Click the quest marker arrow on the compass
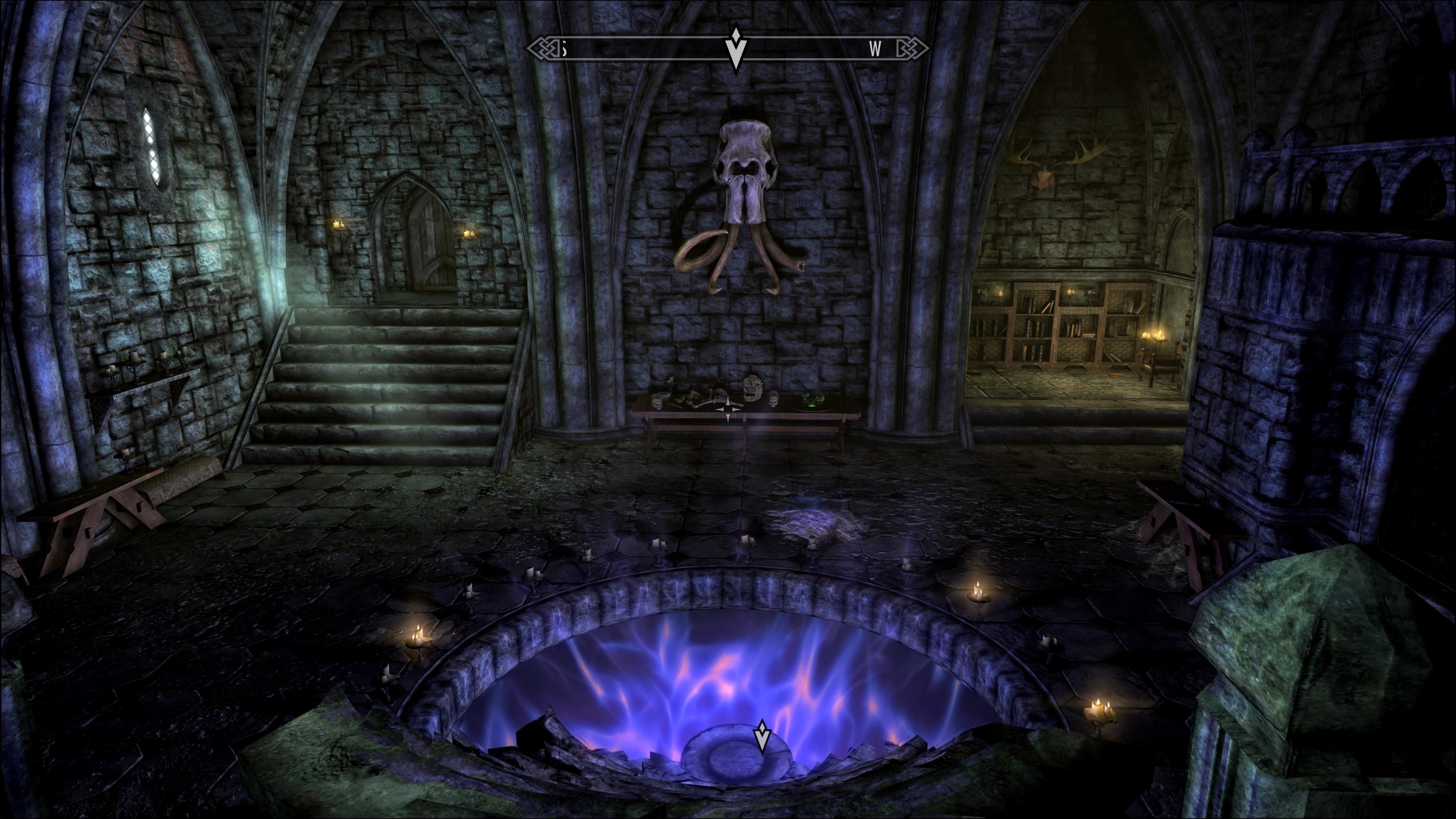The height and width of the screenshot is (819, 1456). pos(735,49)
